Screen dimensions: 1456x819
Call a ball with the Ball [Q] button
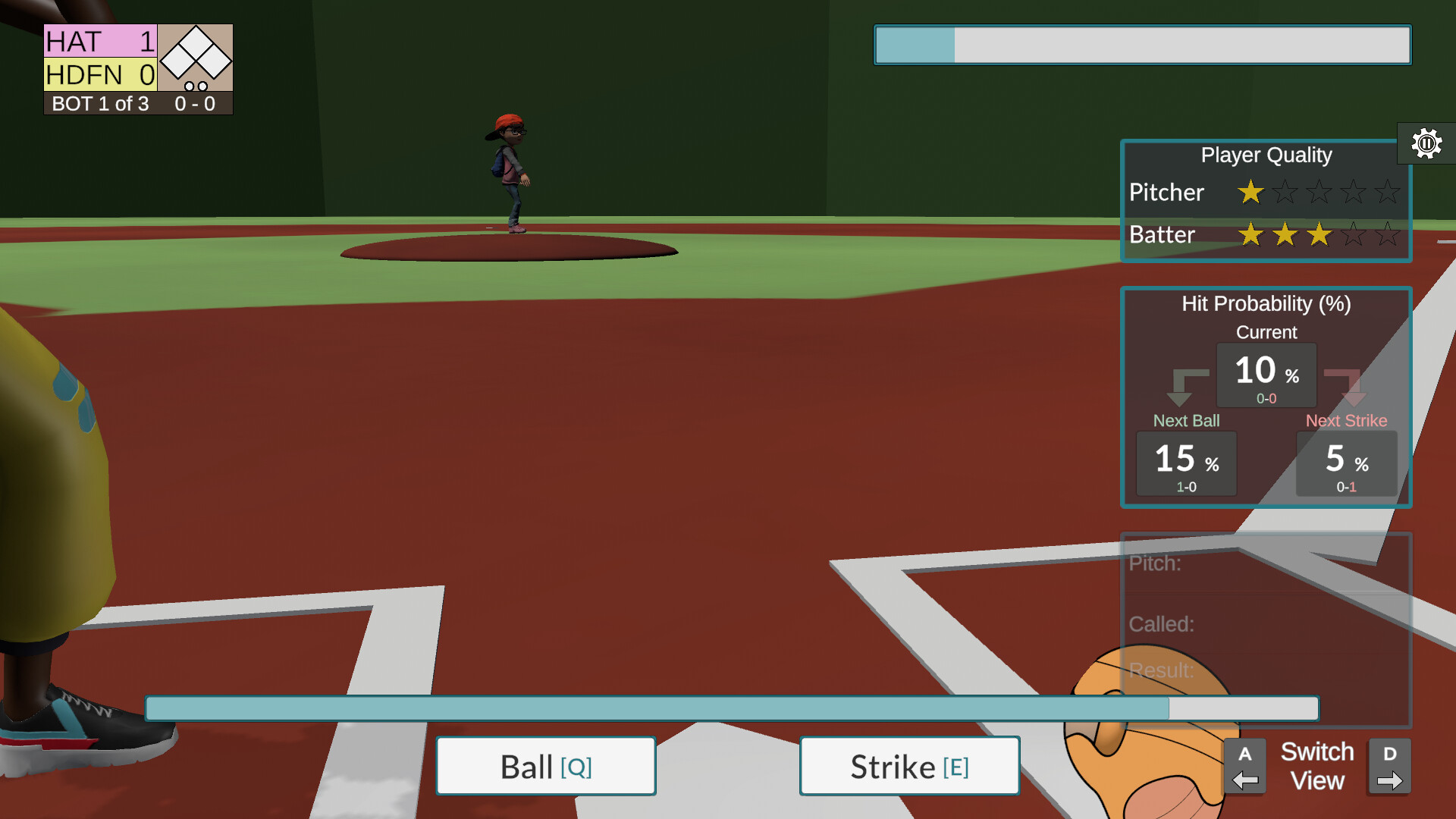545,765
